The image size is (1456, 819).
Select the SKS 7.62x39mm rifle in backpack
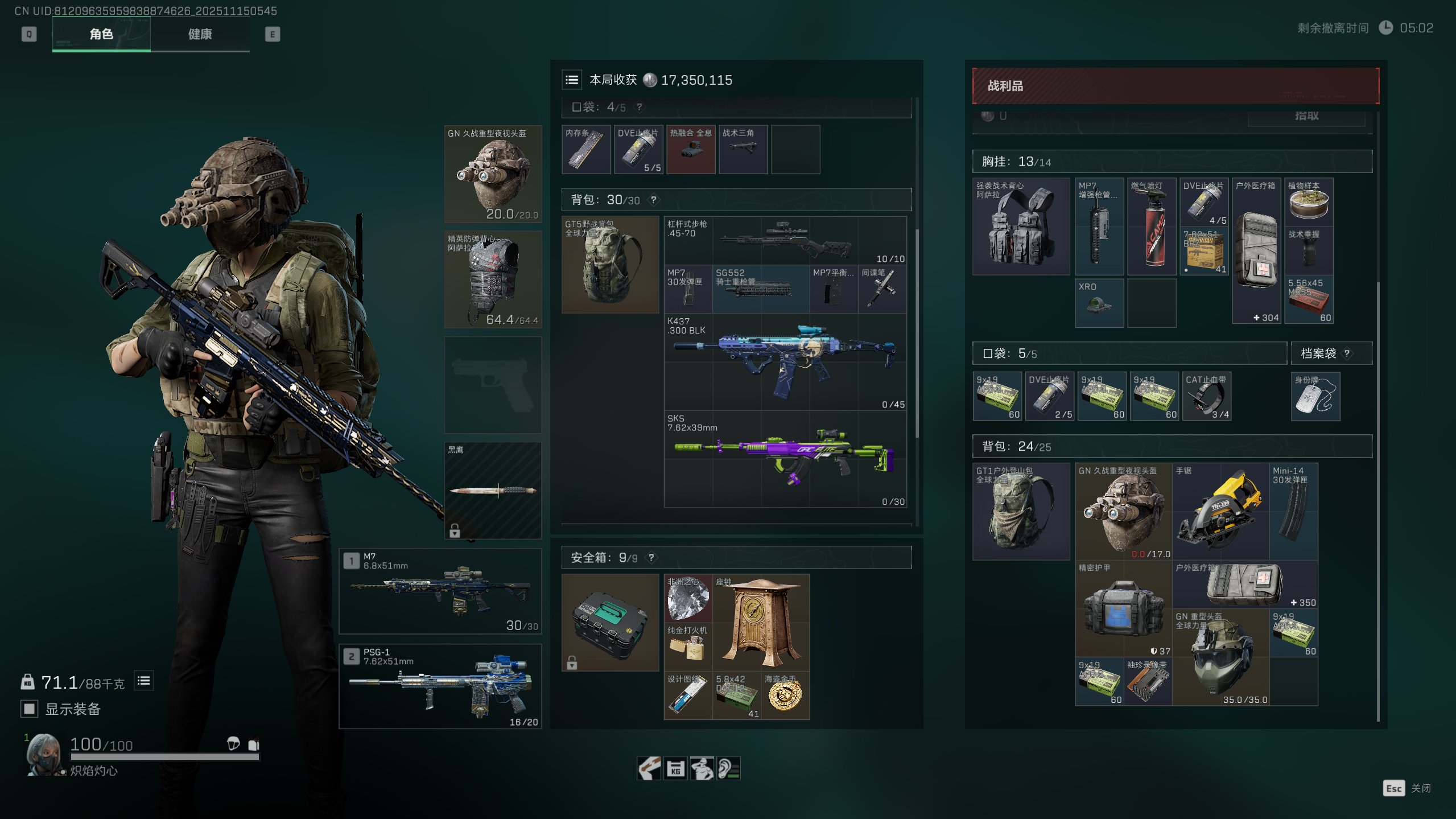pyautogui.click(x=785, y=459)
